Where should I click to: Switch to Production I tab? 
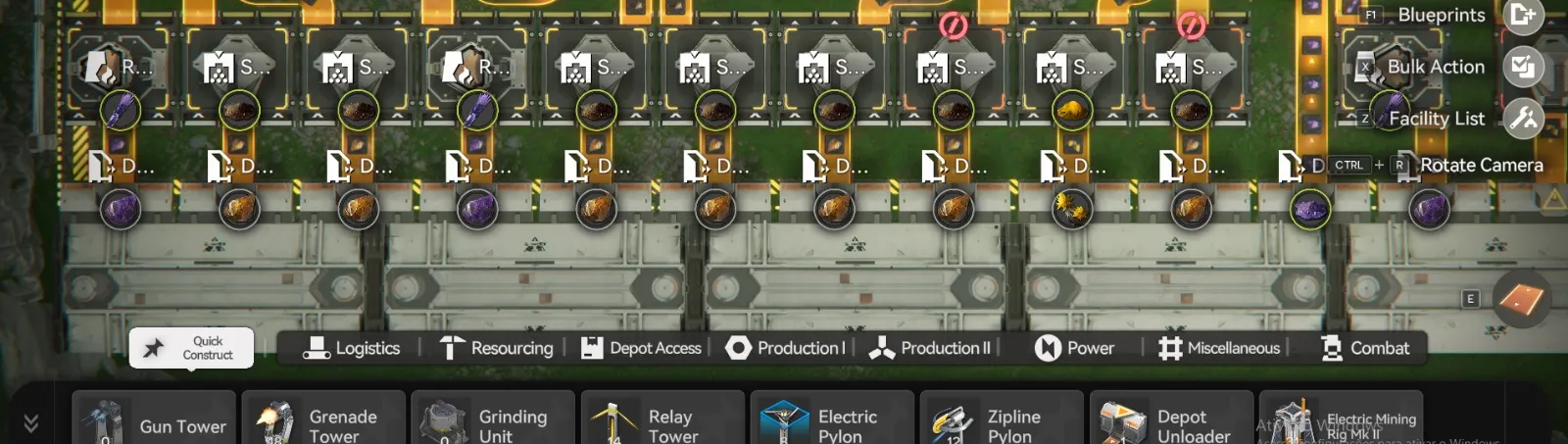click(x=785, y=348)
